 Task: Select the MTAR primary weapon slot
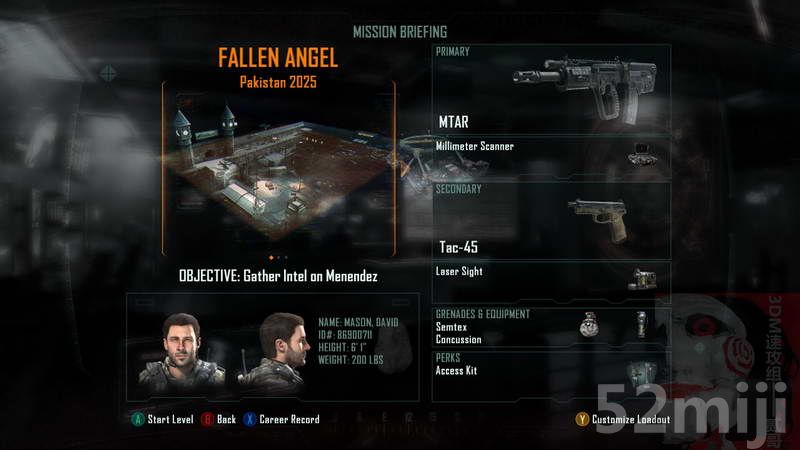click(551, 89)
